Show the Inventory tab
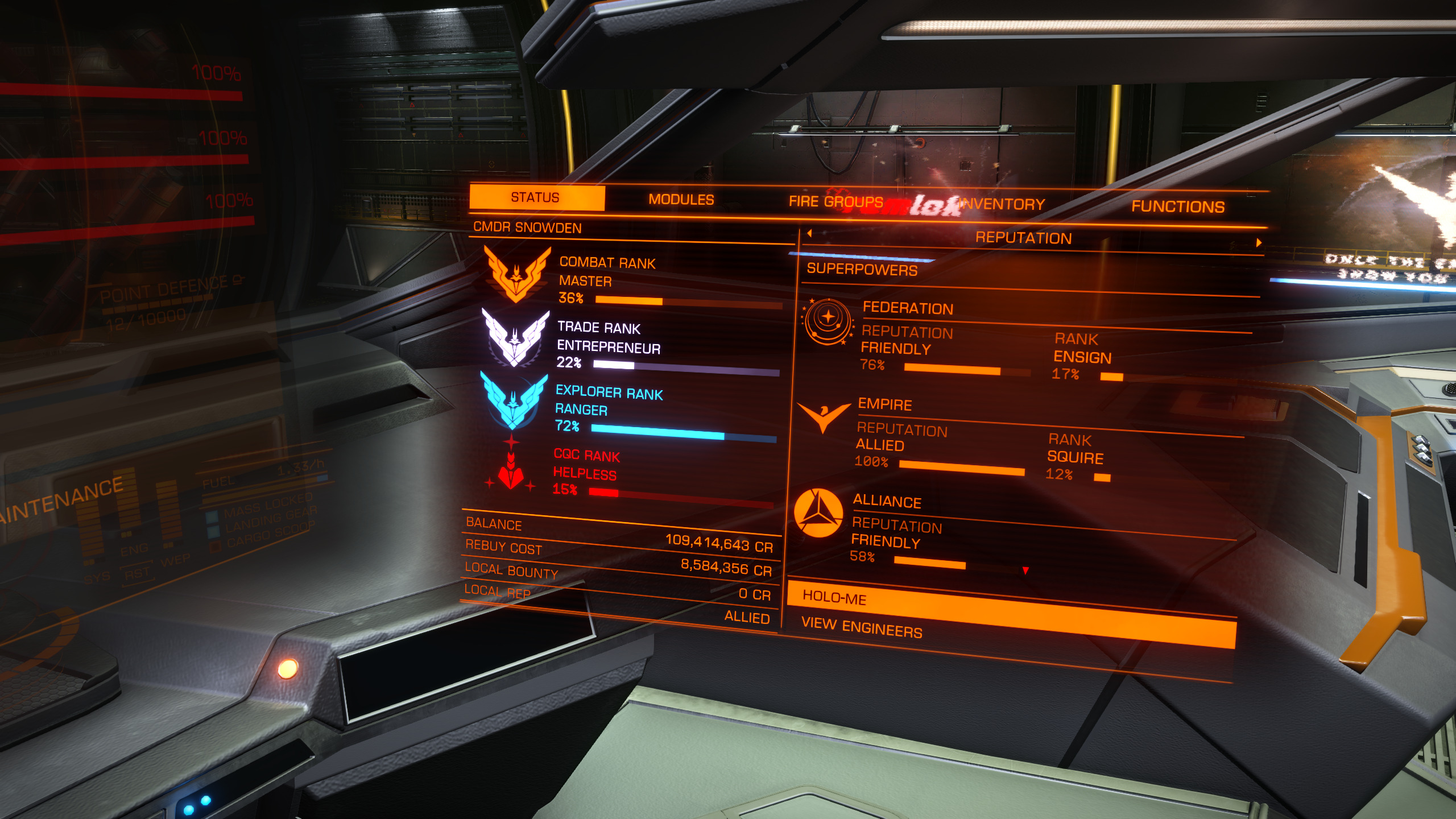The width and height of the screenshot is (1456, 819). (1002, 204)
